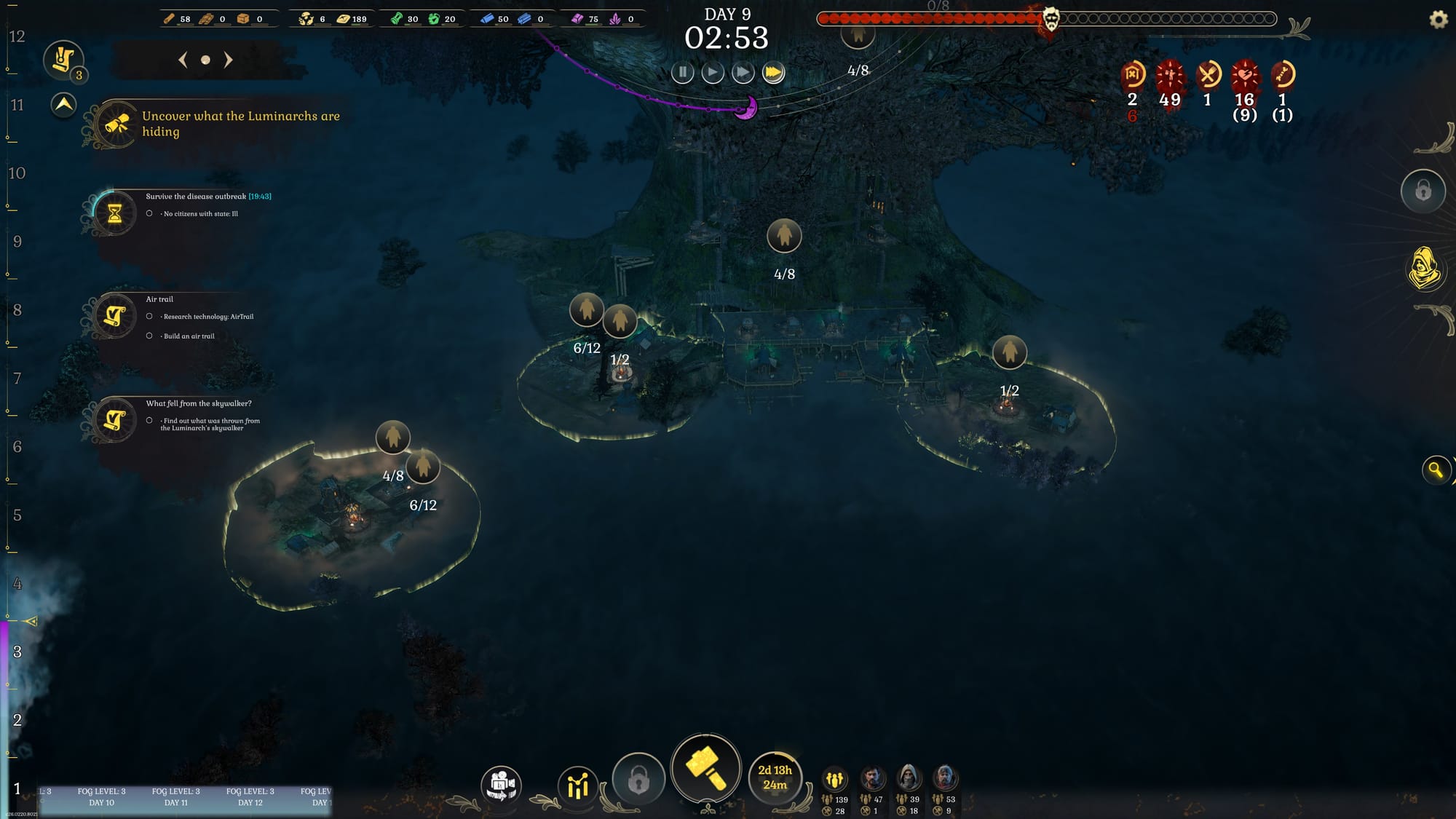Show the homeless citizens alert icon
This screenshot has width=1456, height=819.
tap(1132, 74)
